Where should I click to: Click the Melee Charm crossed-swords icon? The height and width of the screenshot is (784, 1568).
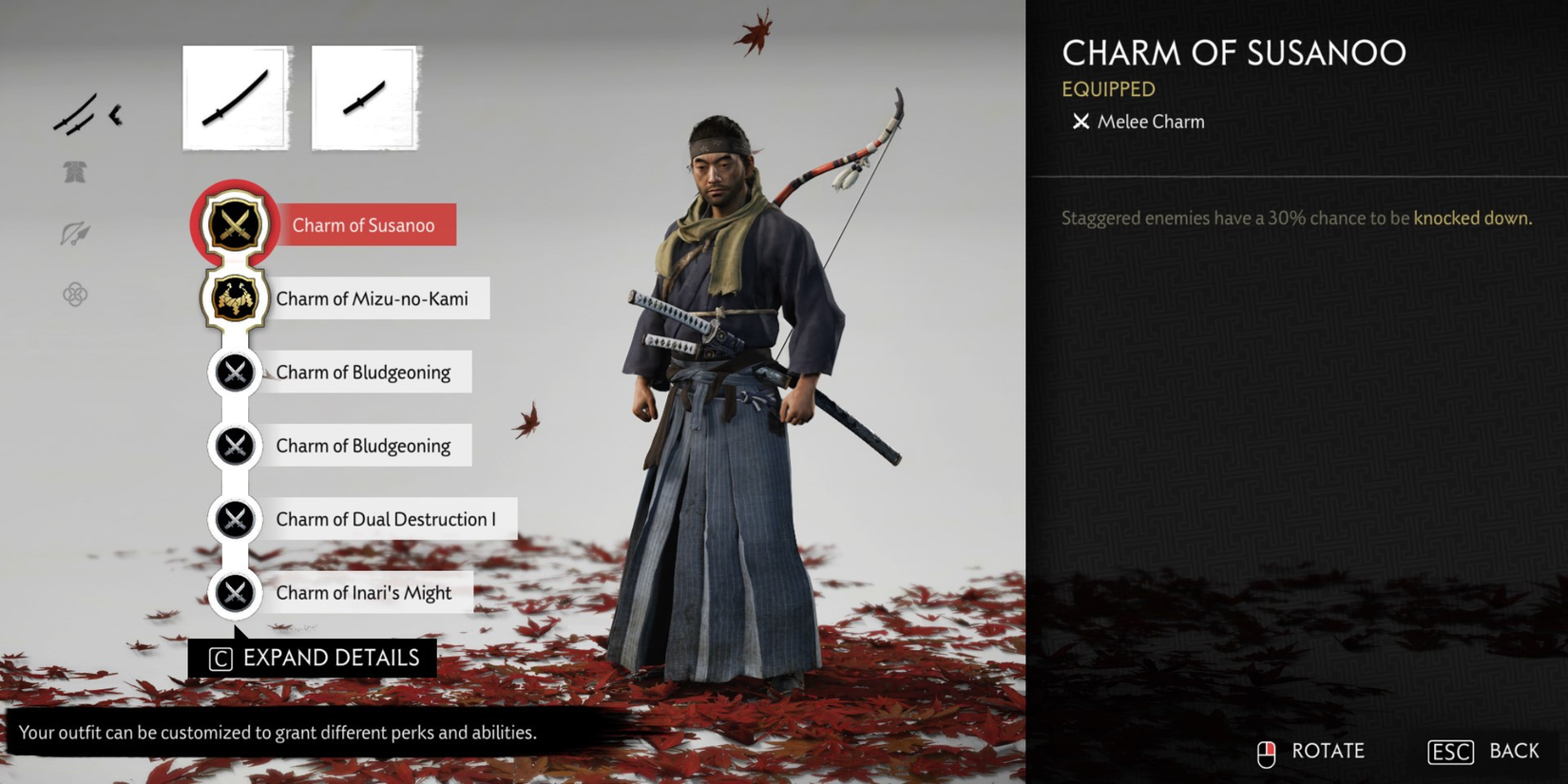click(1080, 121)
